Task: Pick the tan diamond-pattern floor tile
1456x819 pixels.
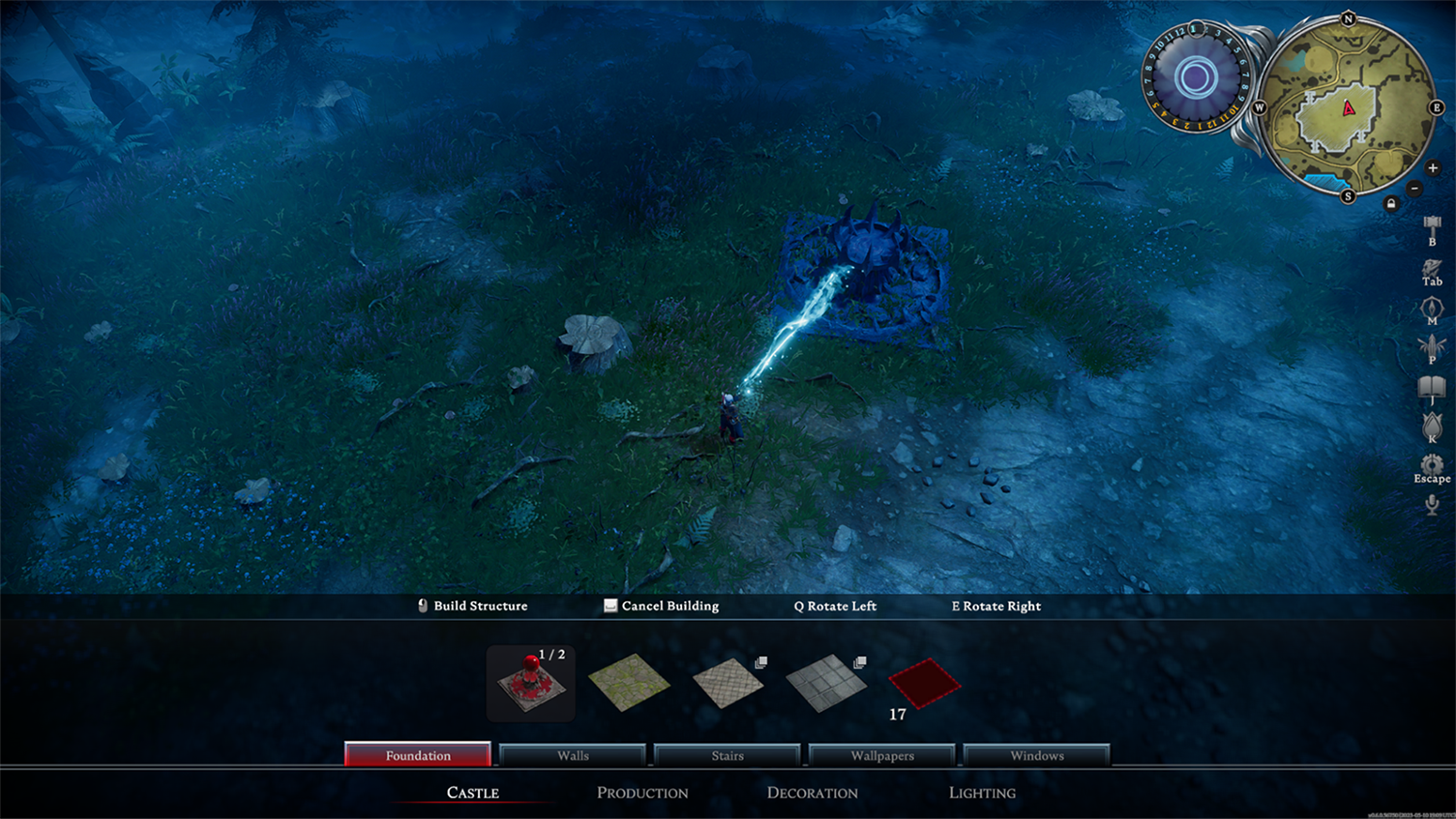Action: click(728, 683)
